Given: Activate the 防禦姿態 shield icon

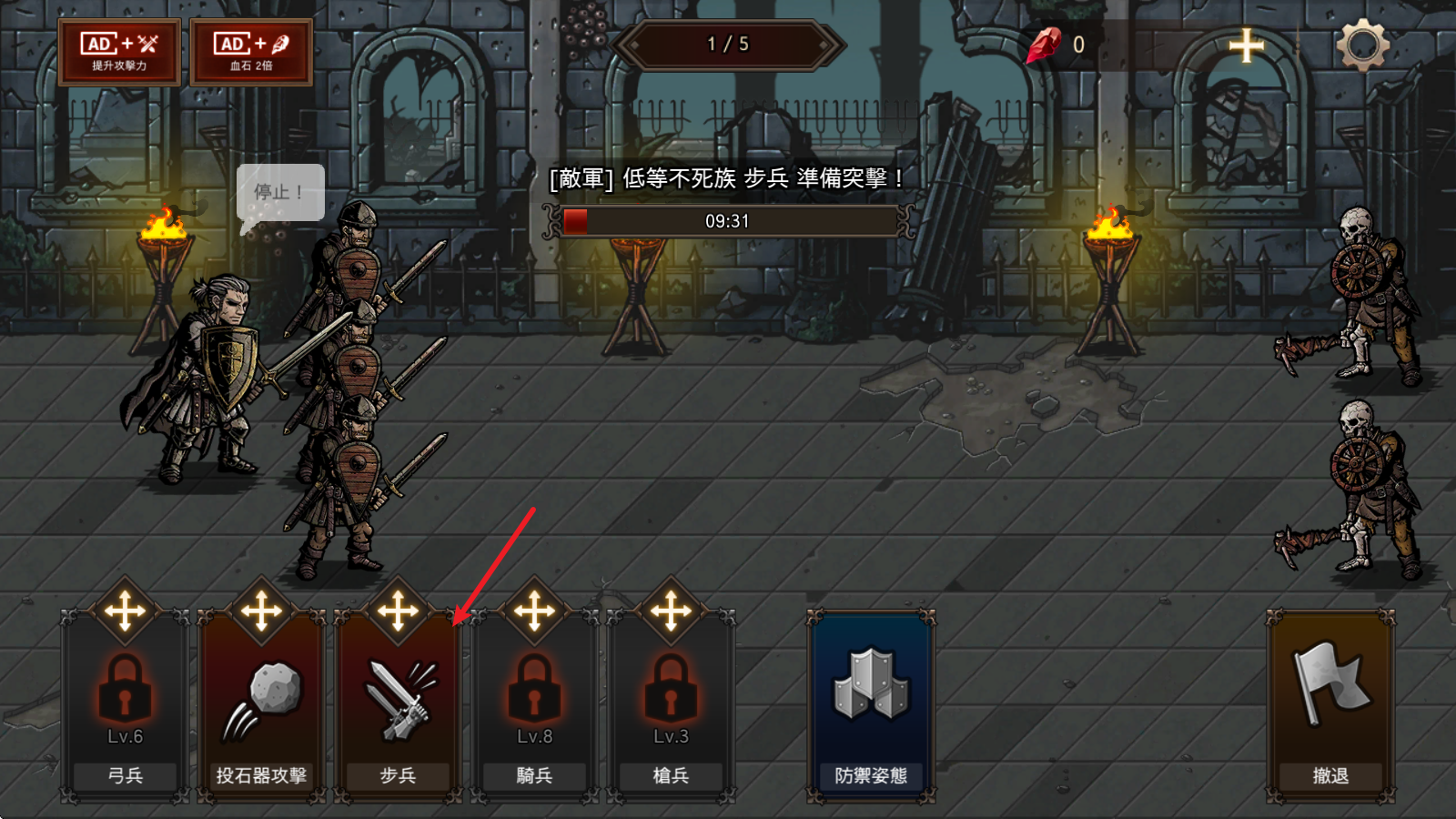Looking at the screenshot, I should tap(865, 690).
